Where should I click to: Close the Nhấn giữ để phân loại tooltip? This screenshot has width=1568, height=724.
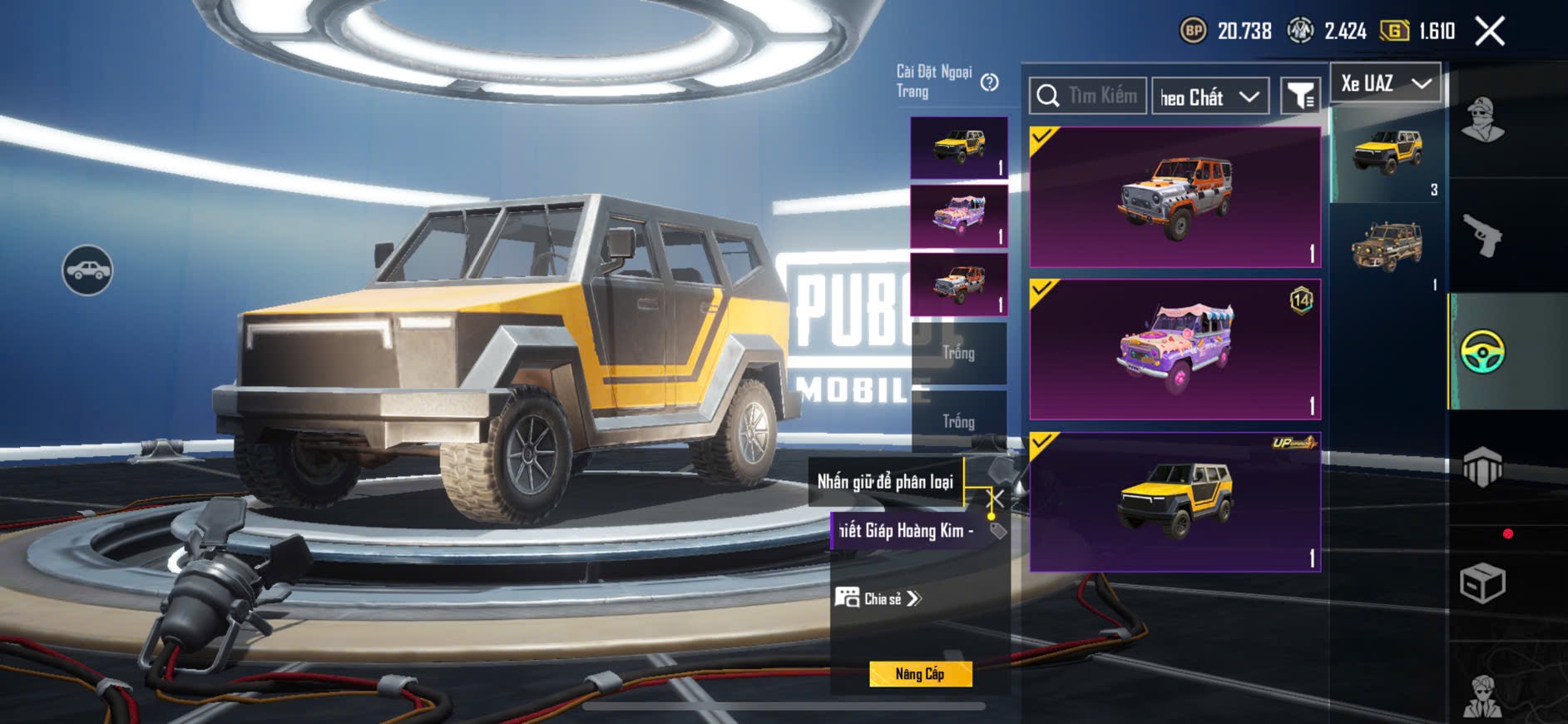tap(995, 499)
